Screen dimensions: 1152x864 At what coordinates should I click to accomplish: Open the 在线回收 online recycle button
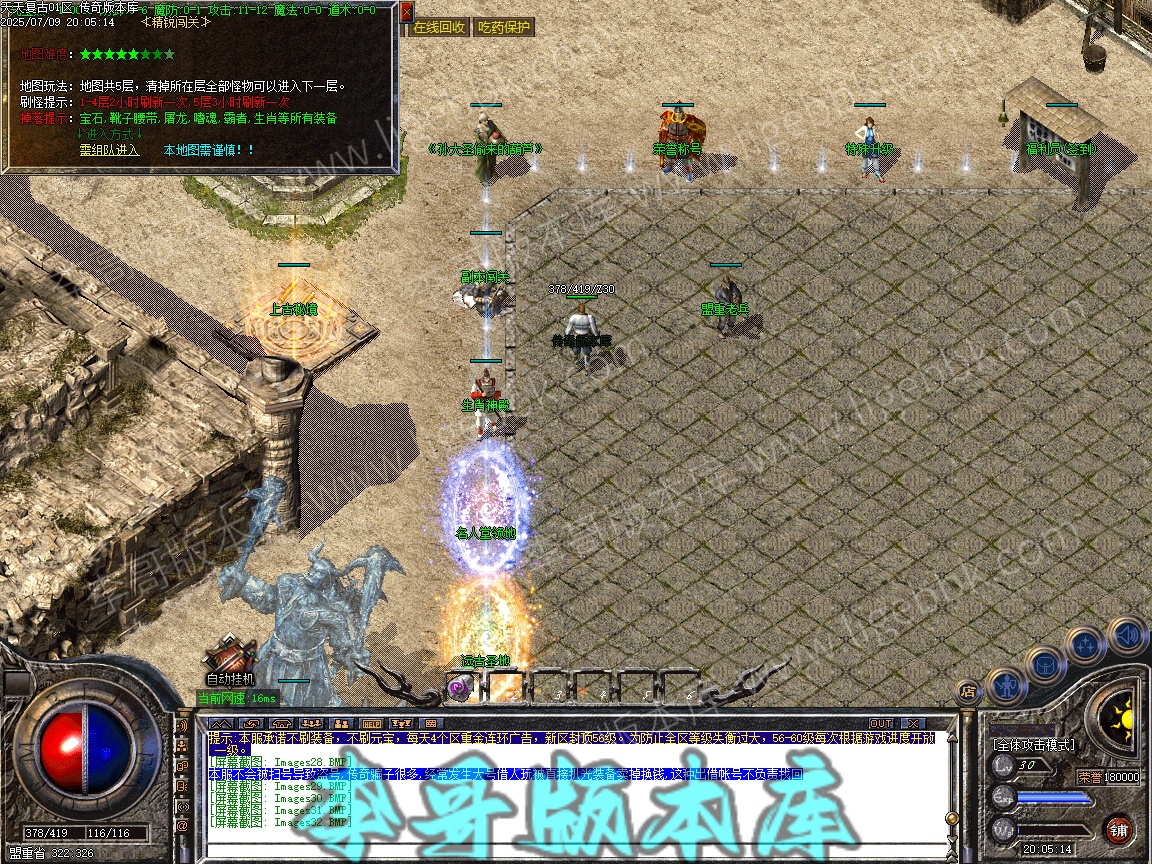click(x=439, y=28)
